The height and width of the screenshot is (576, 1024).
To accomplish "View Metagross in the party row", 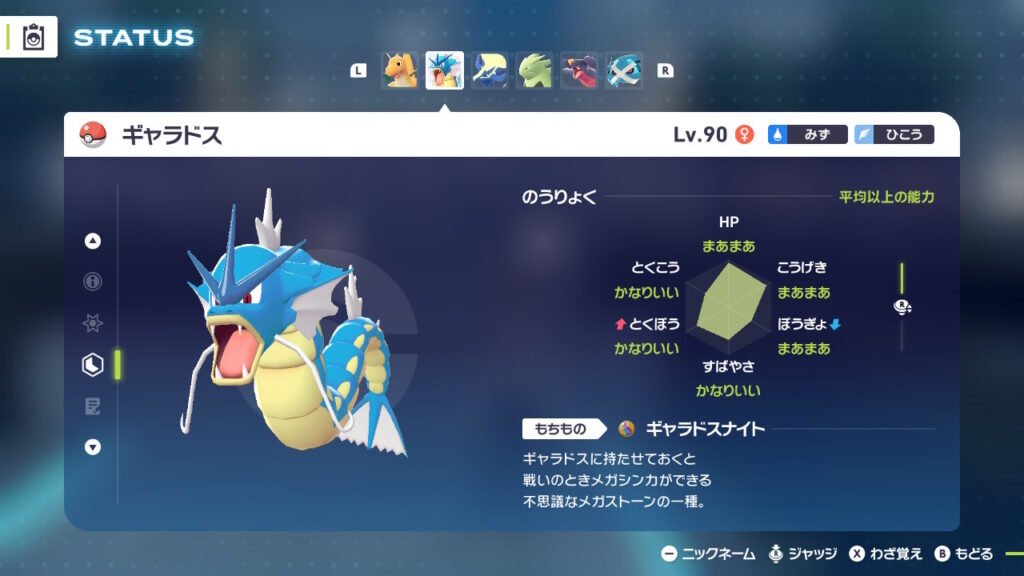I will coord(624,71).
